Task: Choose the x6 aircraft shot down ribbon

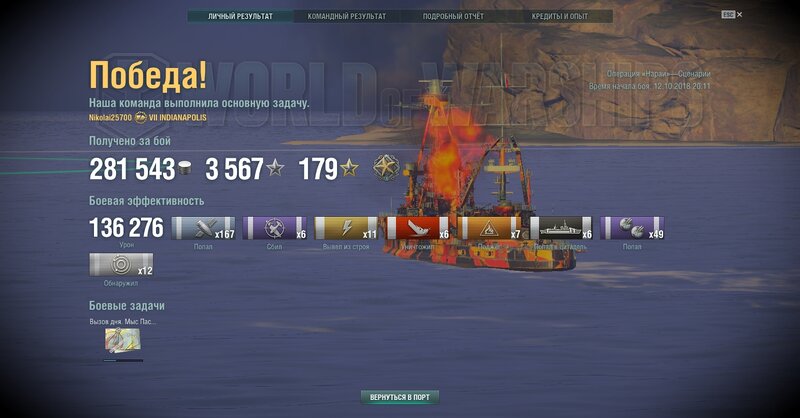Action: [x=275, y=229]
